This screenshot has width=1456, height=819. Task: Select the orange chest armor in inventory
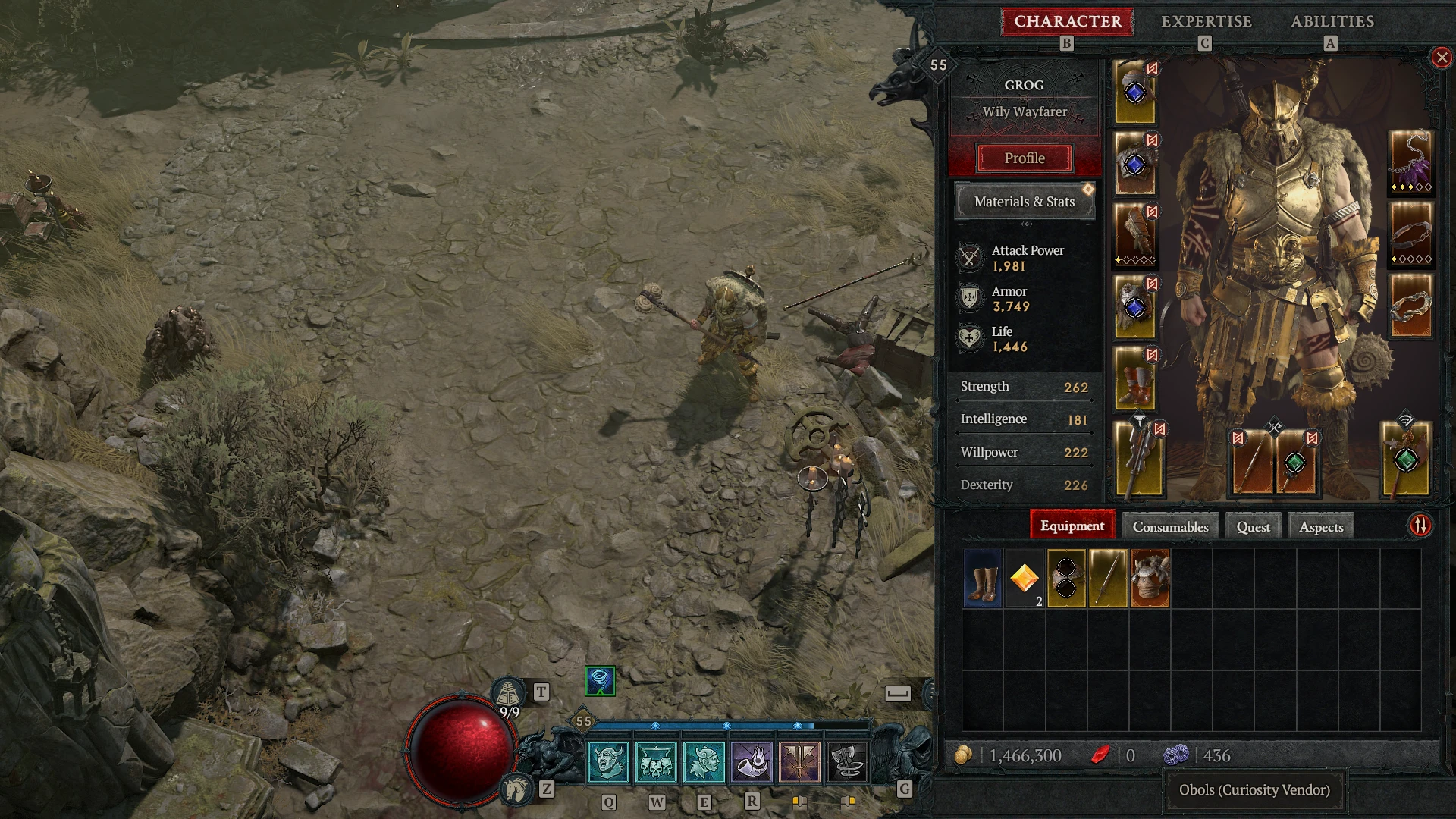[1150, 579]
